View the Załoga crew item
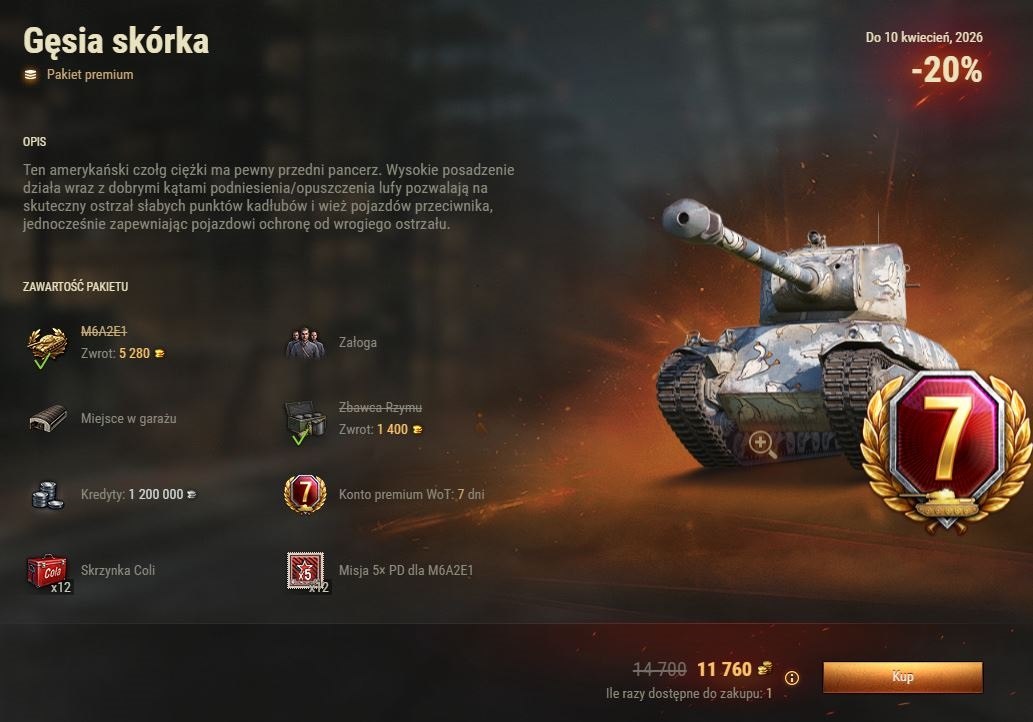 (x=305, y=343)
